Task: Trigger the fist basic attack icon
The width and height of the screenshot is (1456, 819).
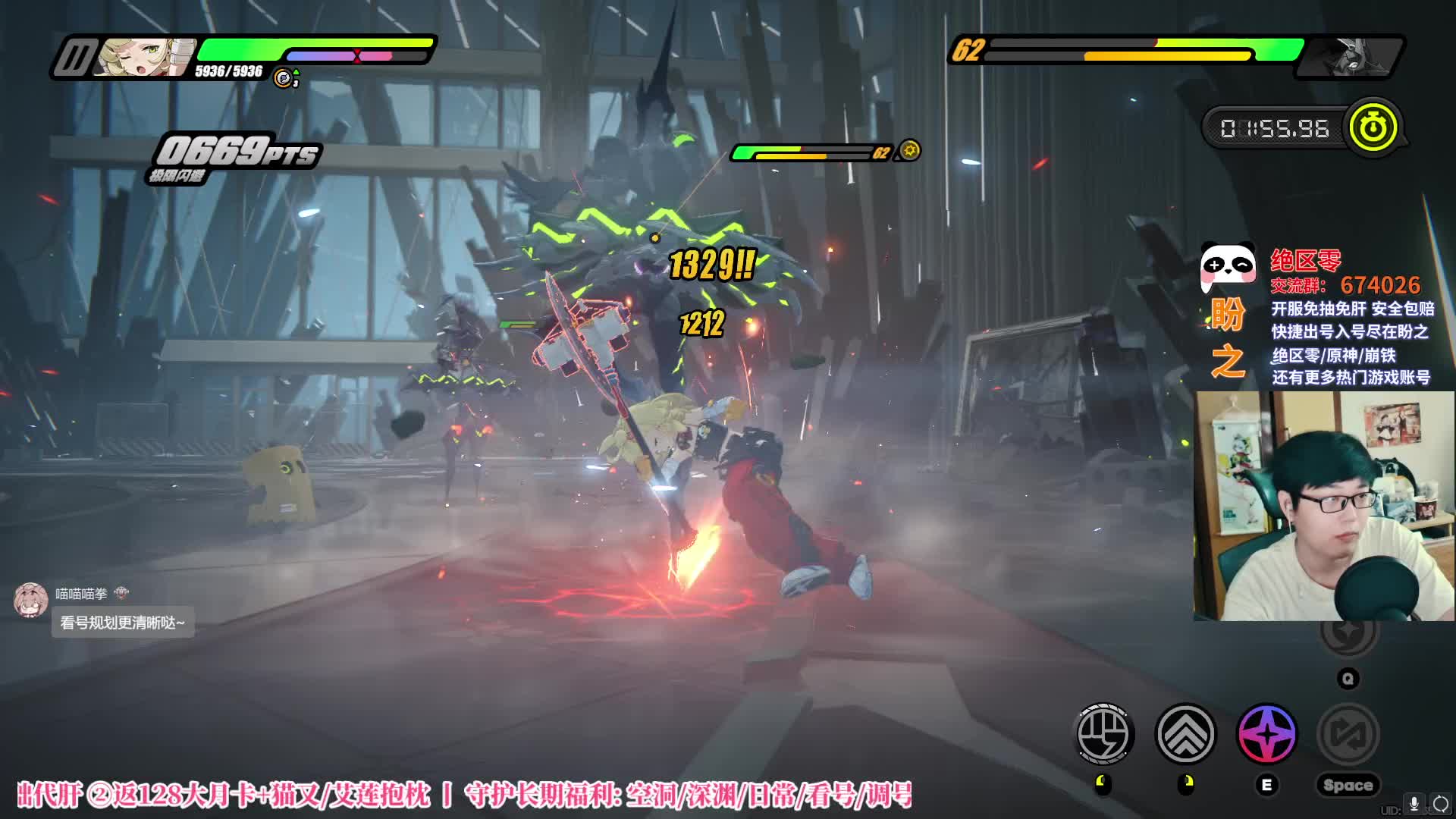Action: pyautogui.click(x=1105, y=733)
